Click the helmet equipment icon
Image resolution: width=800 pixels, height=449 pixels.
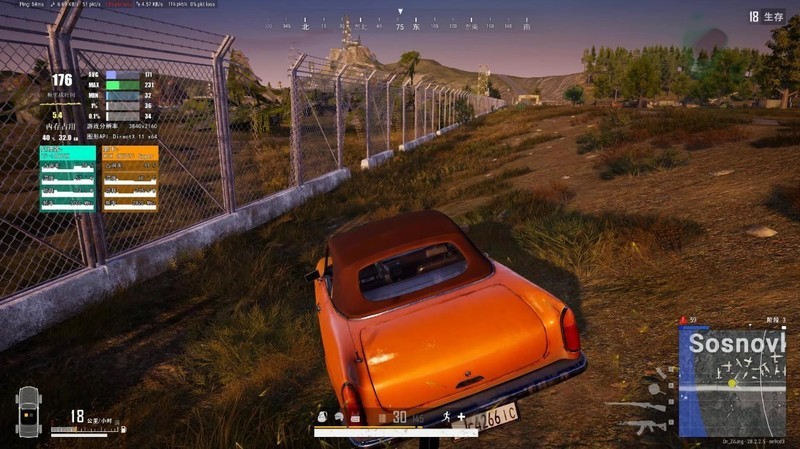pos(340,417)
